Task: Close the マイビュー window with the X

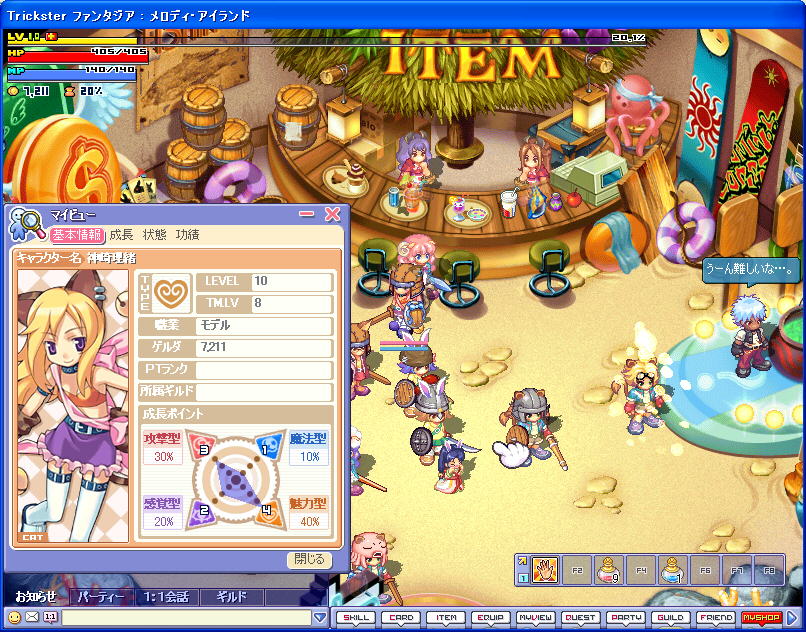Action: [333, 214]
